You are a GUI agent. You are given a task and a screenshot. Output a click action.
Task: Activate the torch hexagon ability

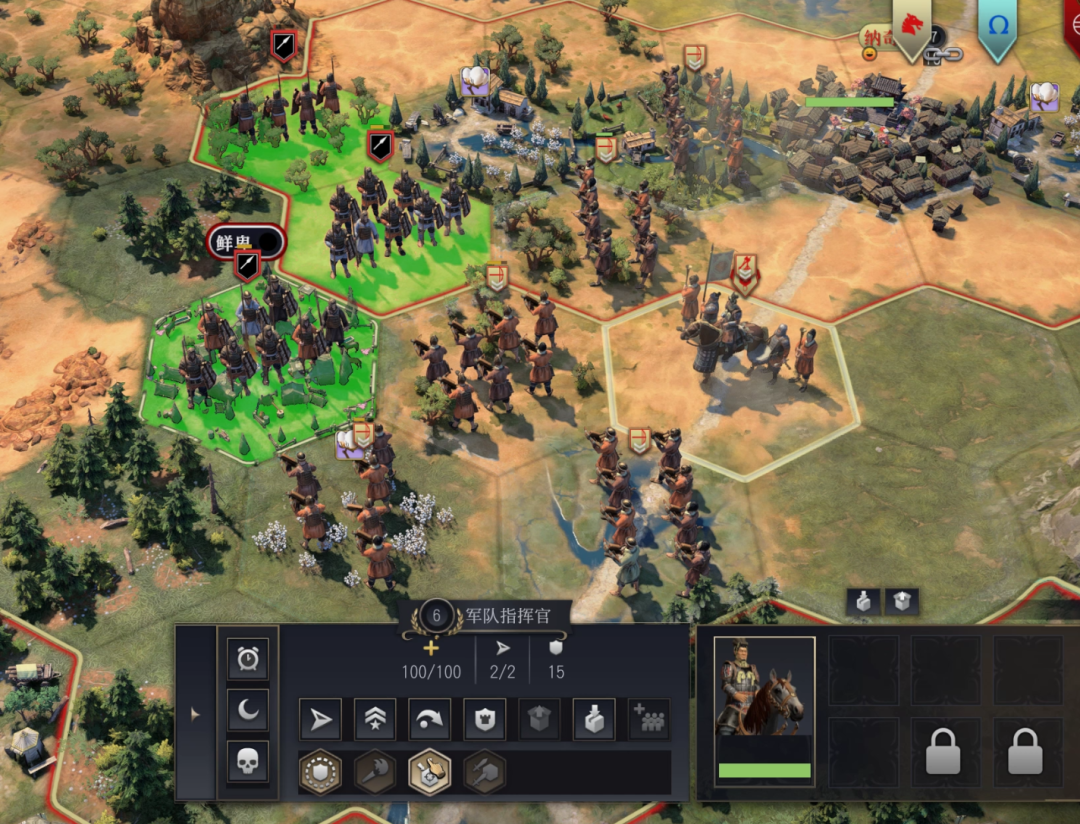[375, 772]
